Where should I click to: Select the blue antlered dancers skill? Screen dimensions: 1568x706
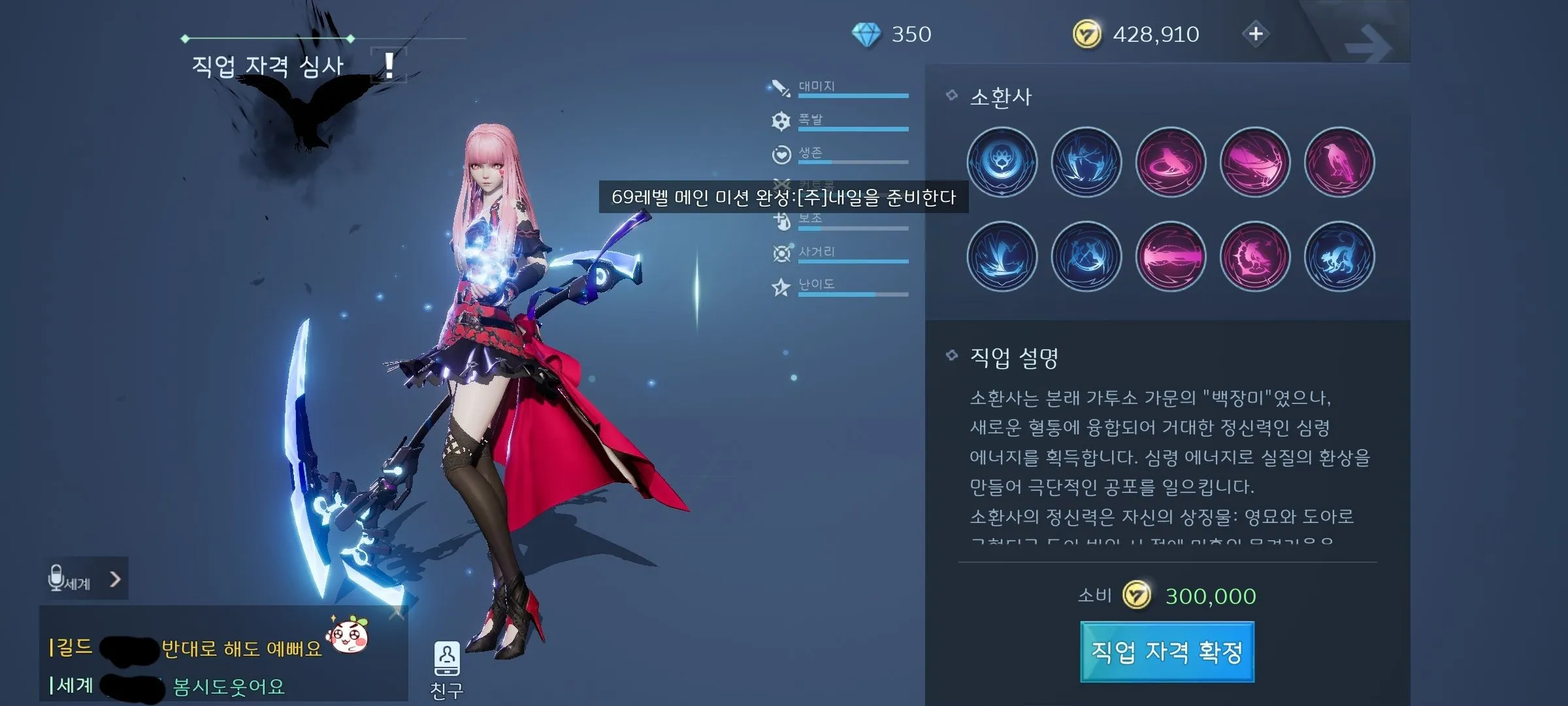click(1086, 162)
